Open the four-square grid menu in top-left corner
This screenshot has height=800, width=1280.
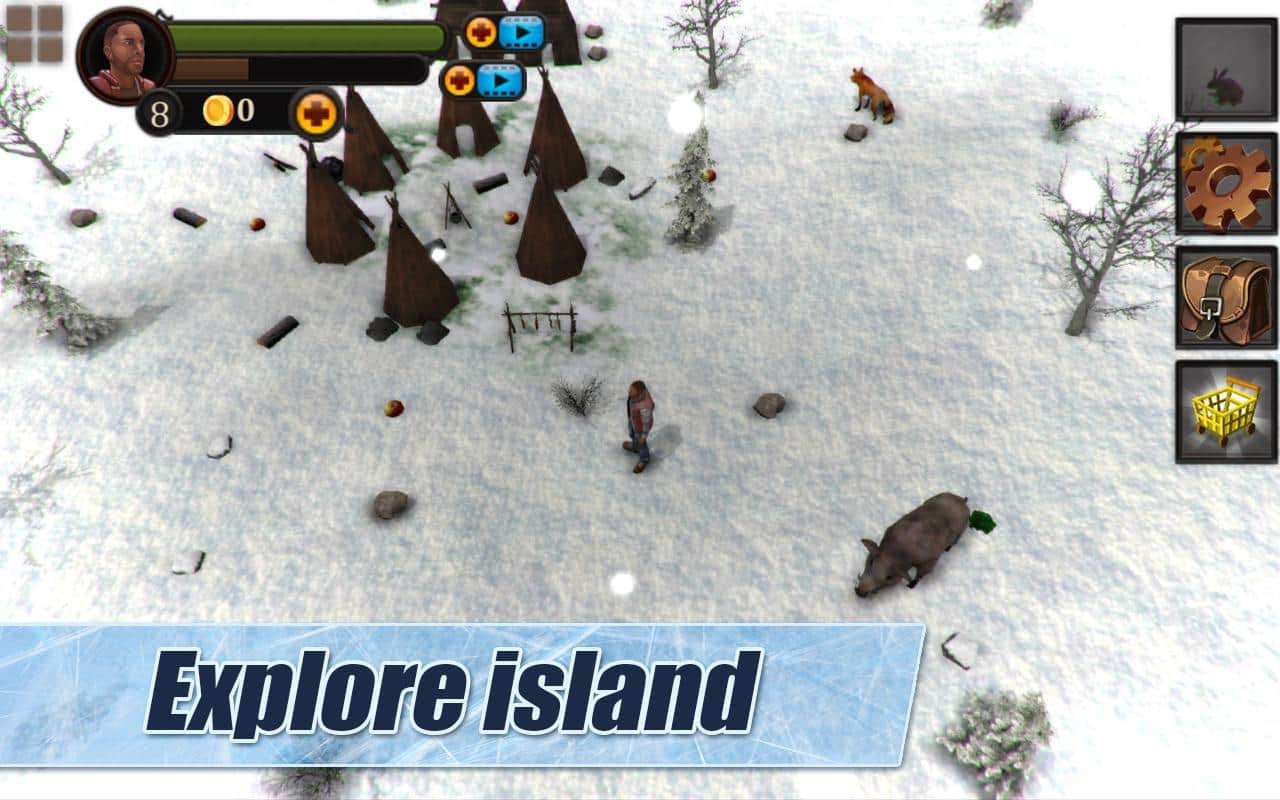(x=36, y=36)
